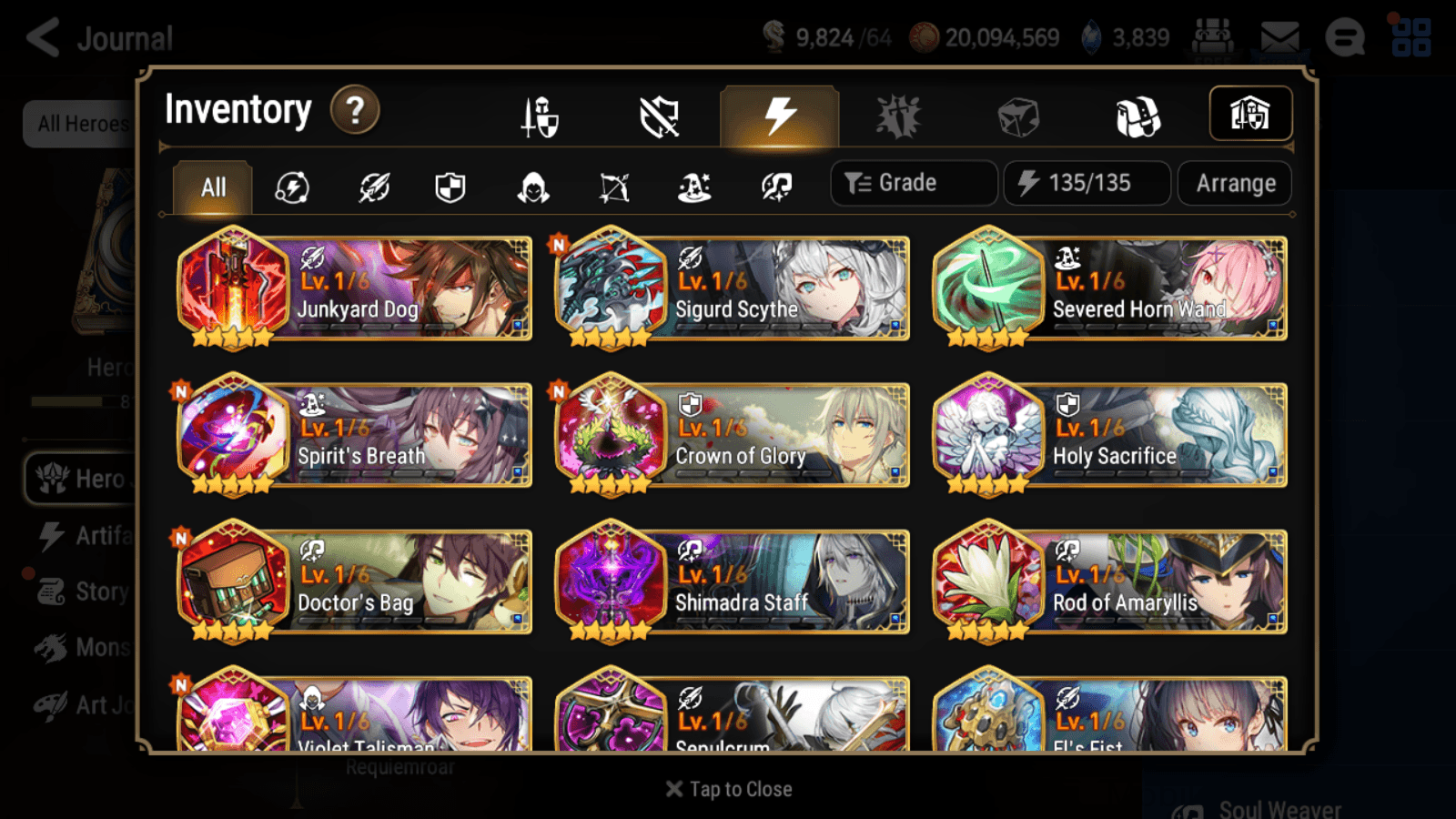Filter artifacts by Soul Weaver class

(775, 187)
